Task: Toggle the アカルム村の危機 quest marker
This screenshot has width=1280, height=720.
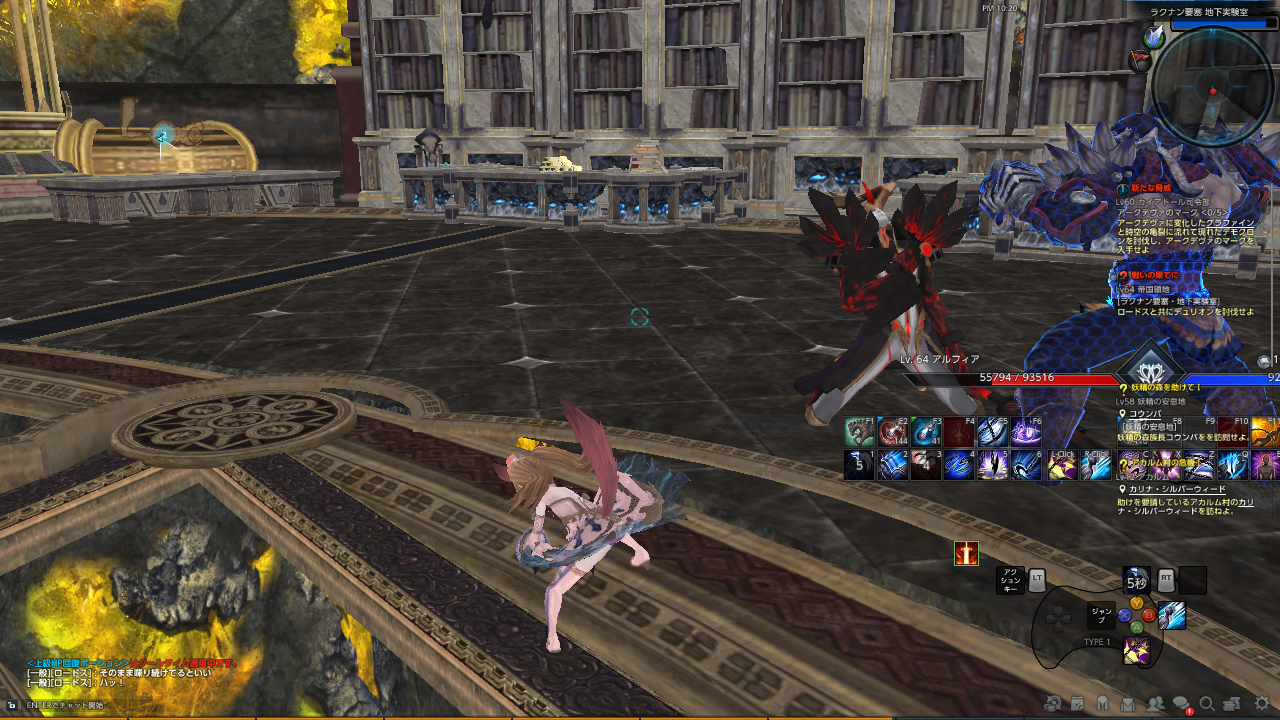Action: (1124, 464)
